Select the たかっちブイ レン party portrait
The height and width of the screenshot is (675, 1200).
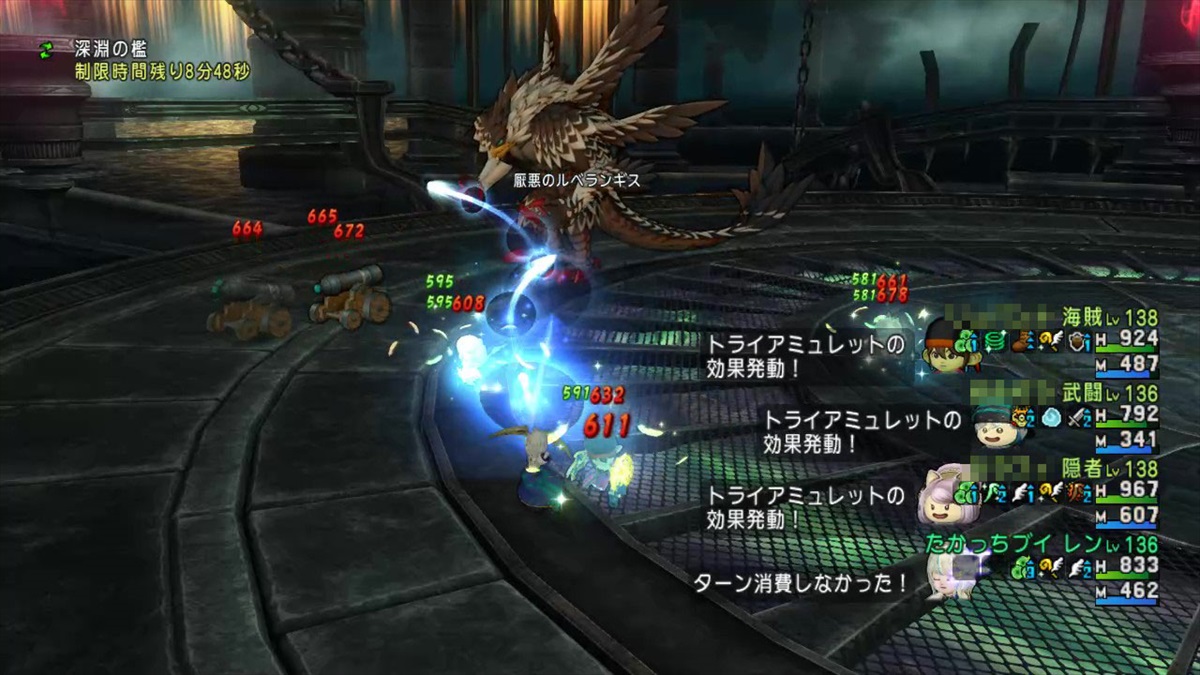[946, 575]
